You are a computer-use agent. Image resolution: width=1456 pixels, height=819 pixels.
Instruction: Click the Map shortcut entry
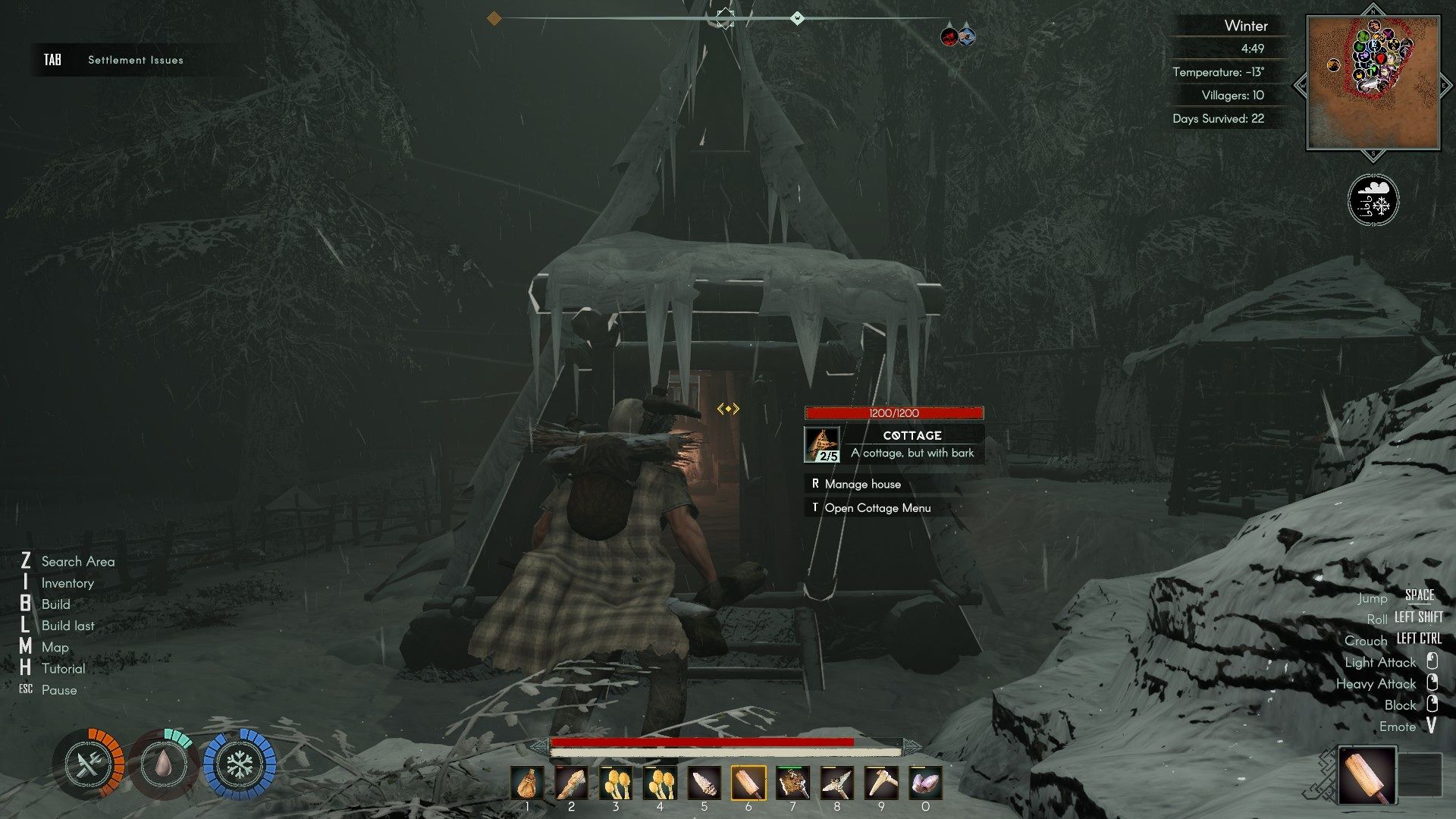click(x=55, y=648)
